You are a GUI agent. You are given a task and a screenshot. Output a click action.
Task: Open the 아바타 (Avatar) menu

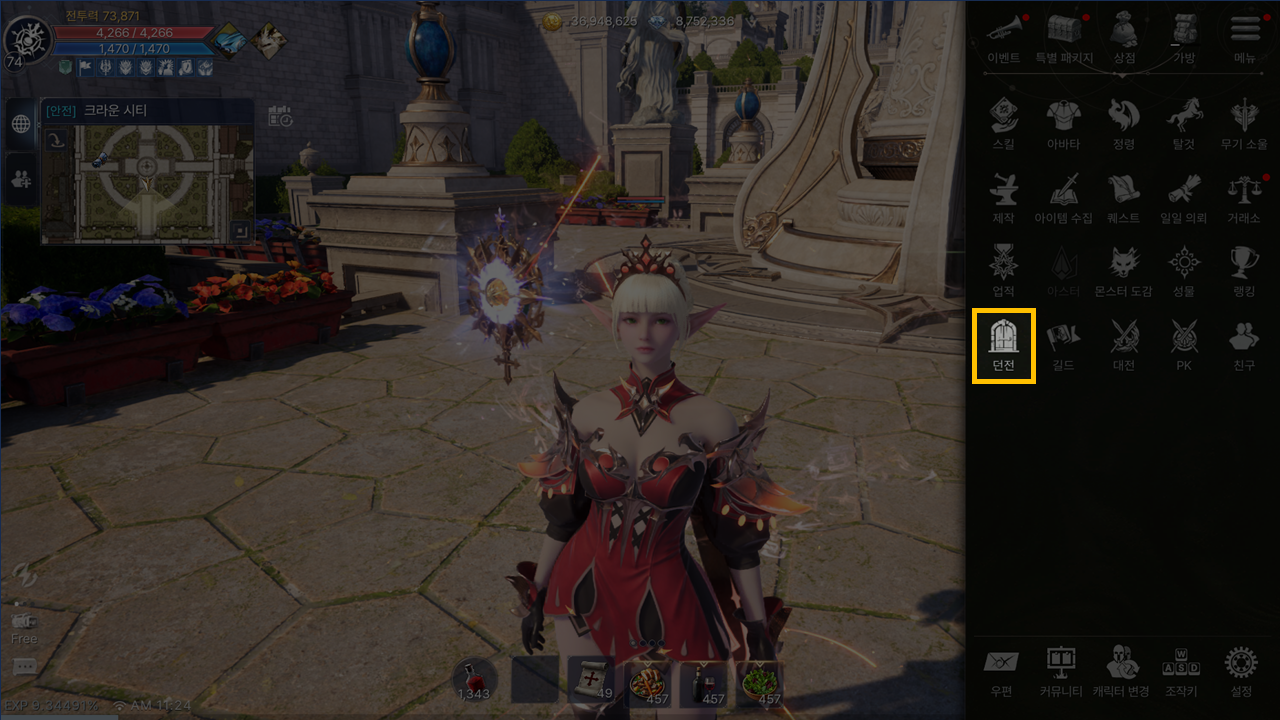[x=1063, y=124]
